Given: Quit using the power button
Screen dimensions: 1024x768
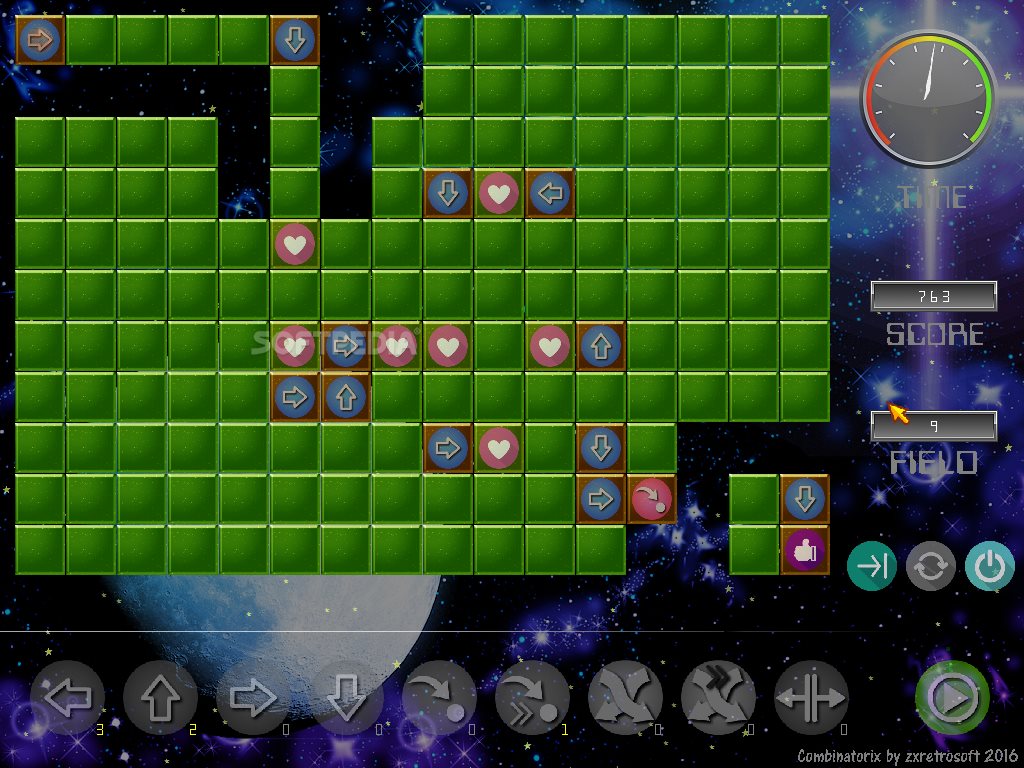Looking at the screenshot, I should 990,567.
